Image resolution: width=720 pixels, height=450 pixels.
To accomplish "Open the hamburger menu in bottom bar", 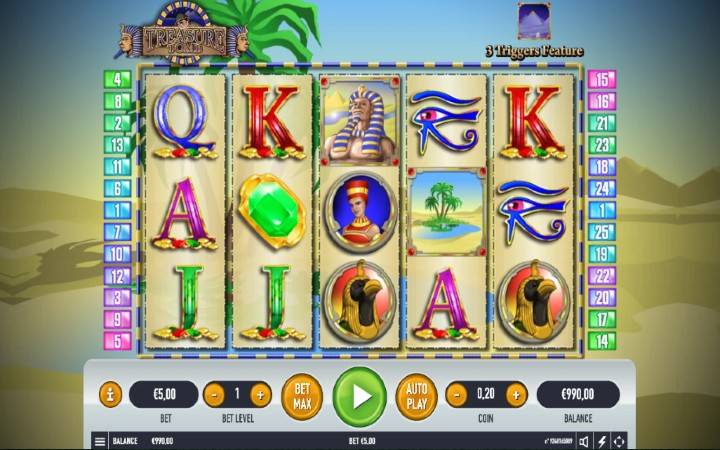I will coord(100,440).
